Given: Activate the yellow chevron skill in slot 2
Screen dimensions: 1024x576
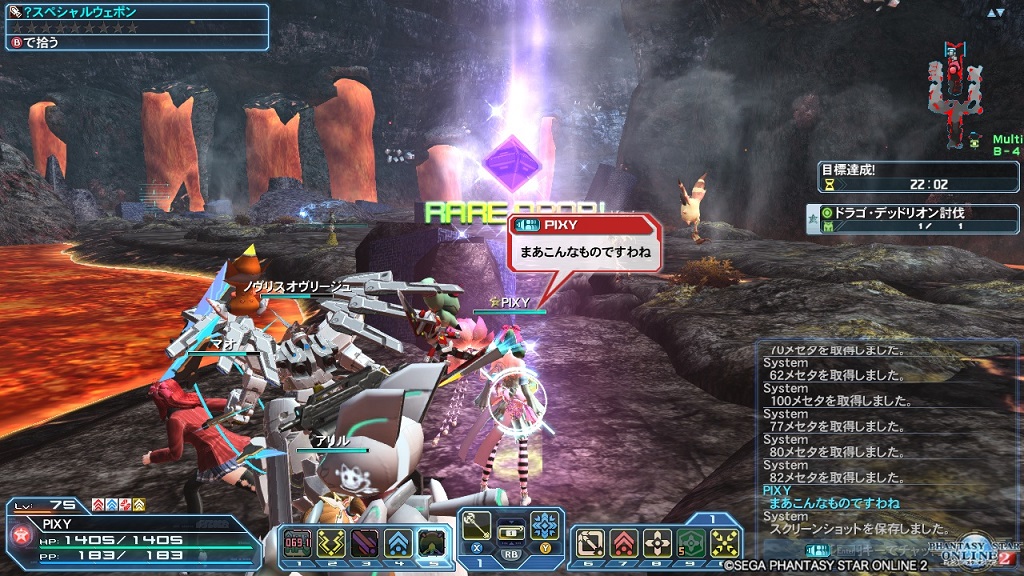Looking at the screenshot, I should 330,542.
